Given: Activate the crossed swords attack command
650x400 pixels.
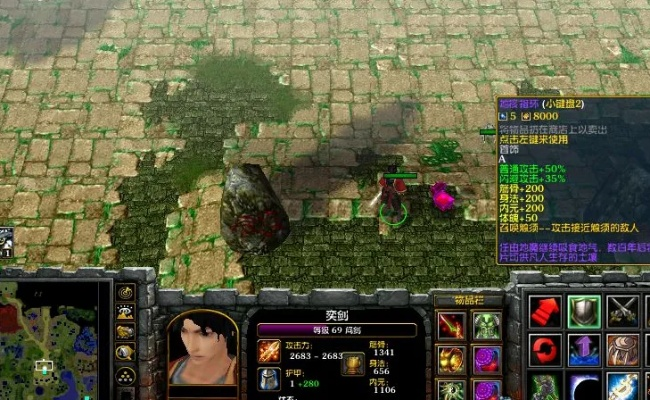Looking at the screenshot, I should click(x=623, y=311).
